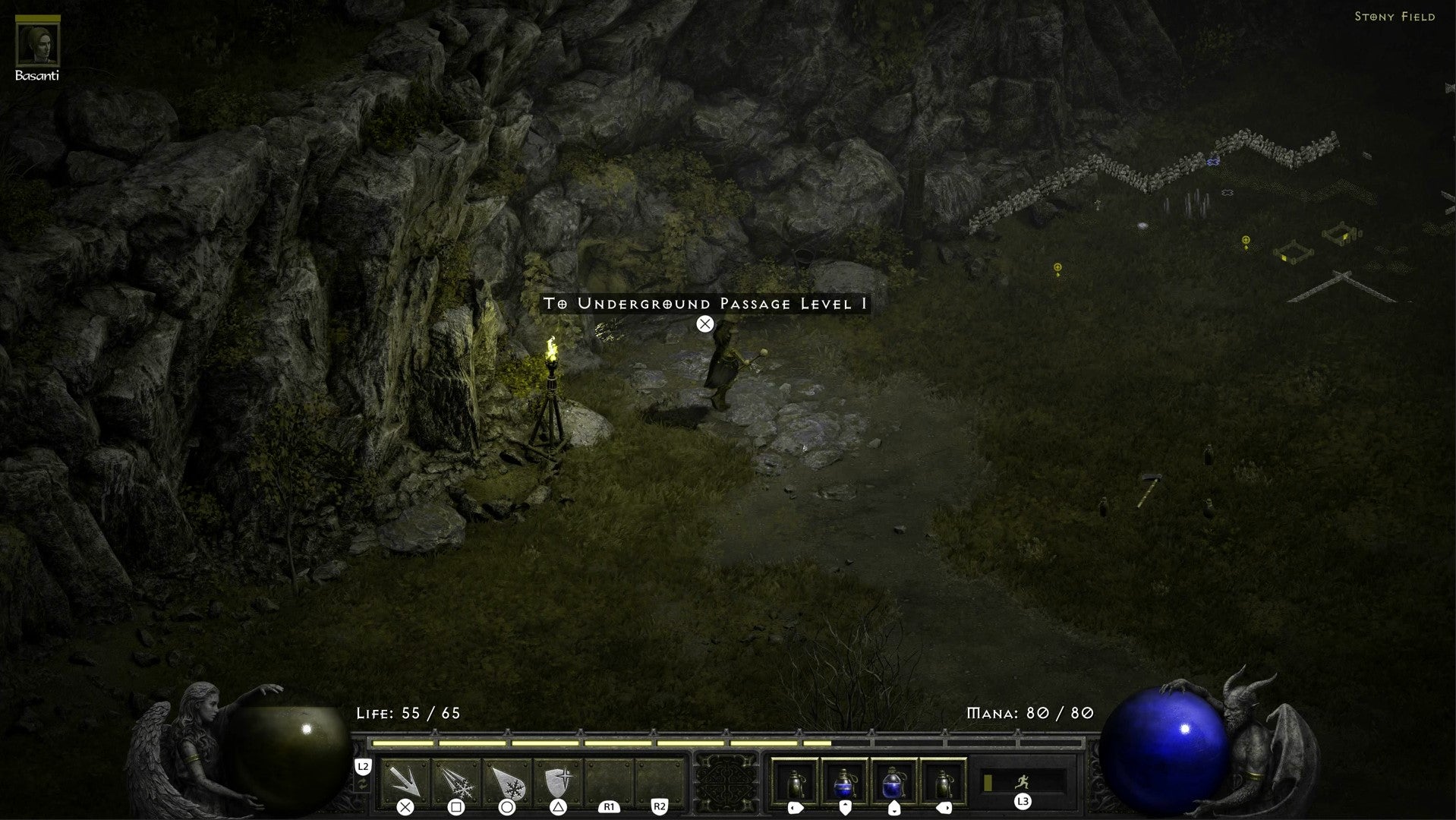Open the fourth belt slot selector
The height and width of the screenshot is (820, 1456).
[945, 784]
